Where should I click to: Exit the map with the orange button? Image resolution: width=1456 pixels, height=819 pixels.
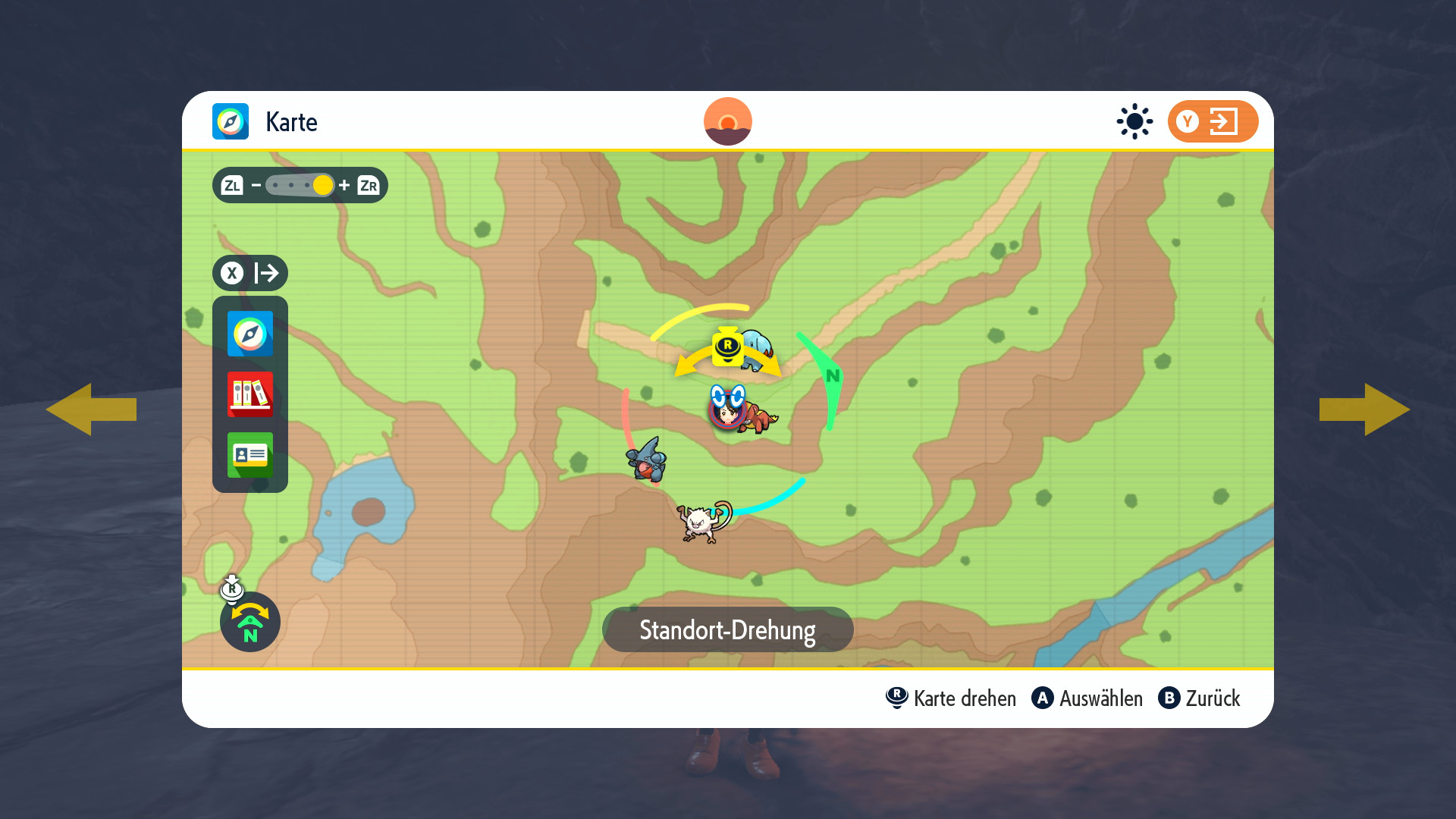[1212, 121]
